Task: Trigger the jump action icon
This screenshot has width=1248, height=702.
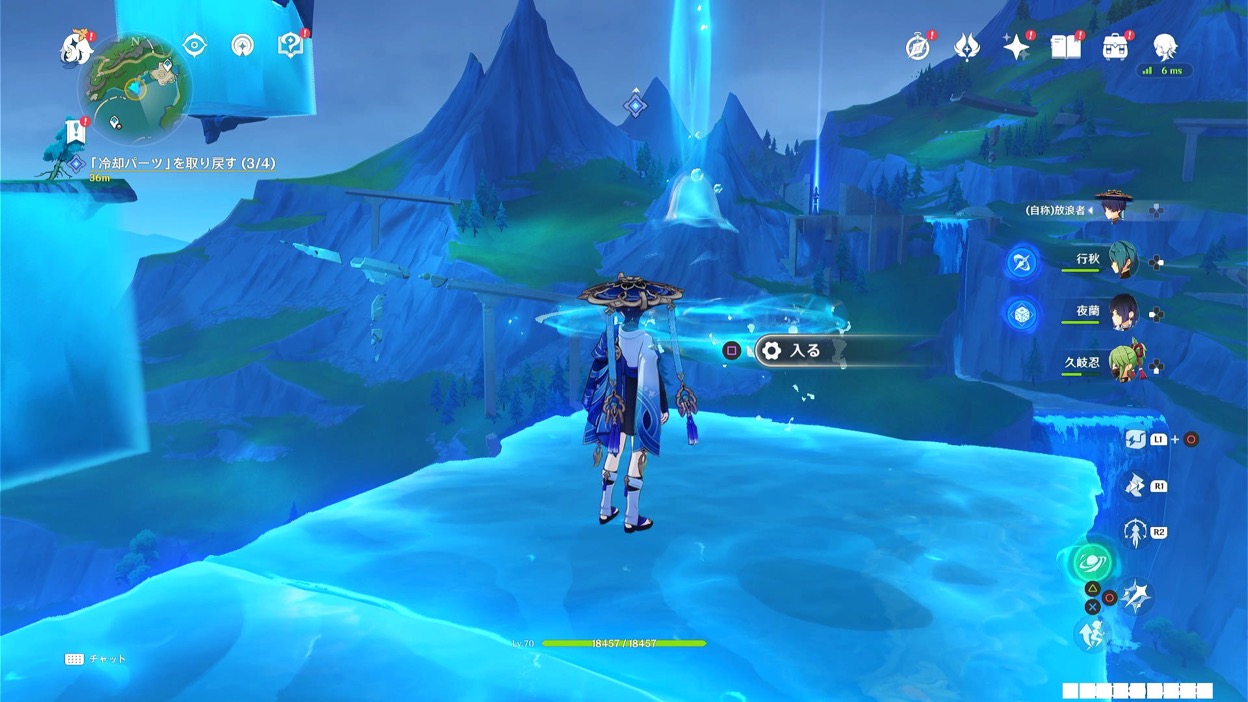Action: [1090, 634]
